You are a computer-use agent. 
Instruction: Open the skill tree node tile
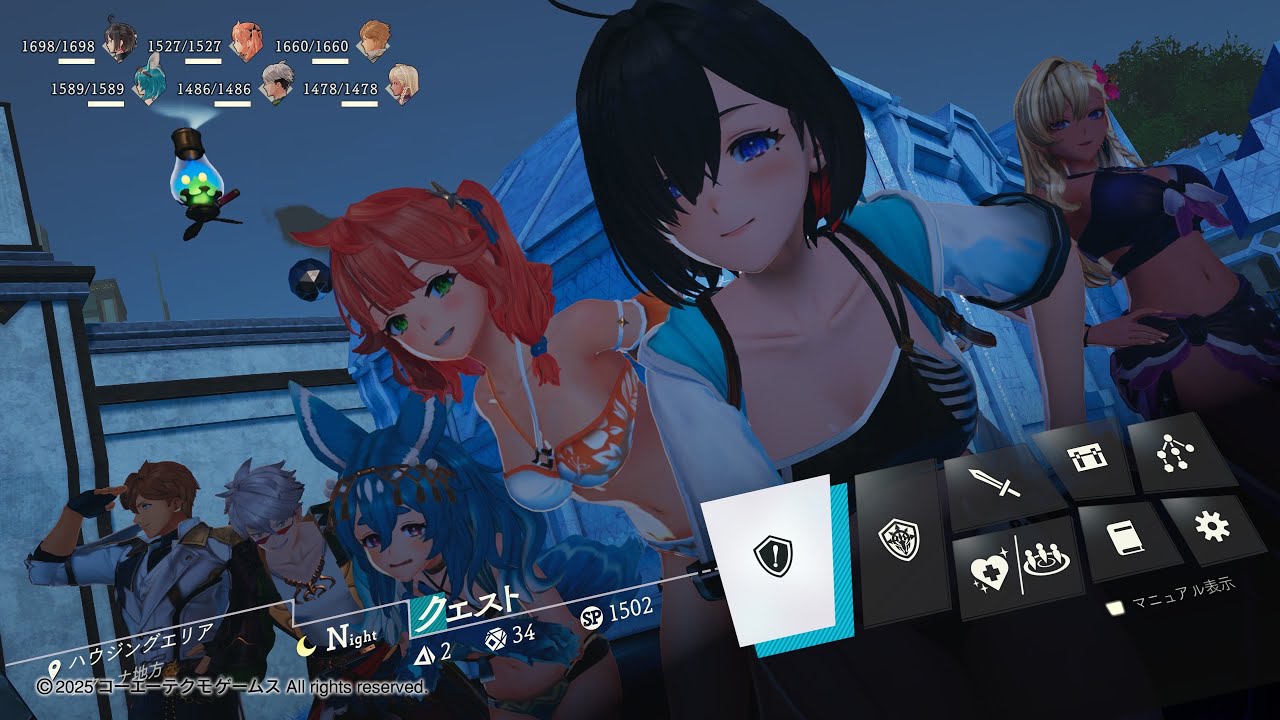pyautogui.click(x=1168, y=453)
